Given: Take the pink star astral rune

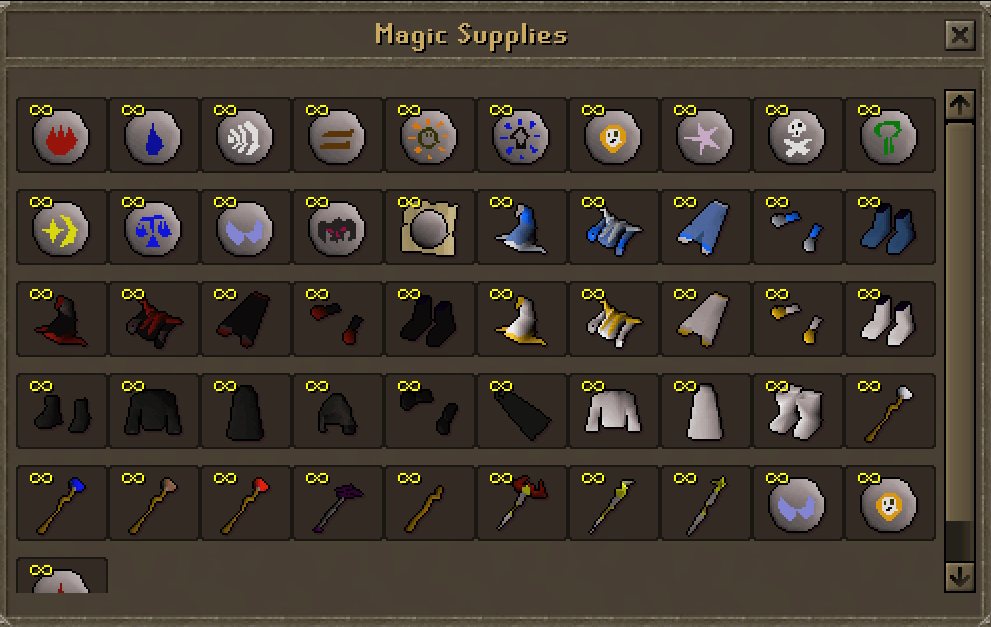Looking at the screenshot, I should click(x=705, y=136).
